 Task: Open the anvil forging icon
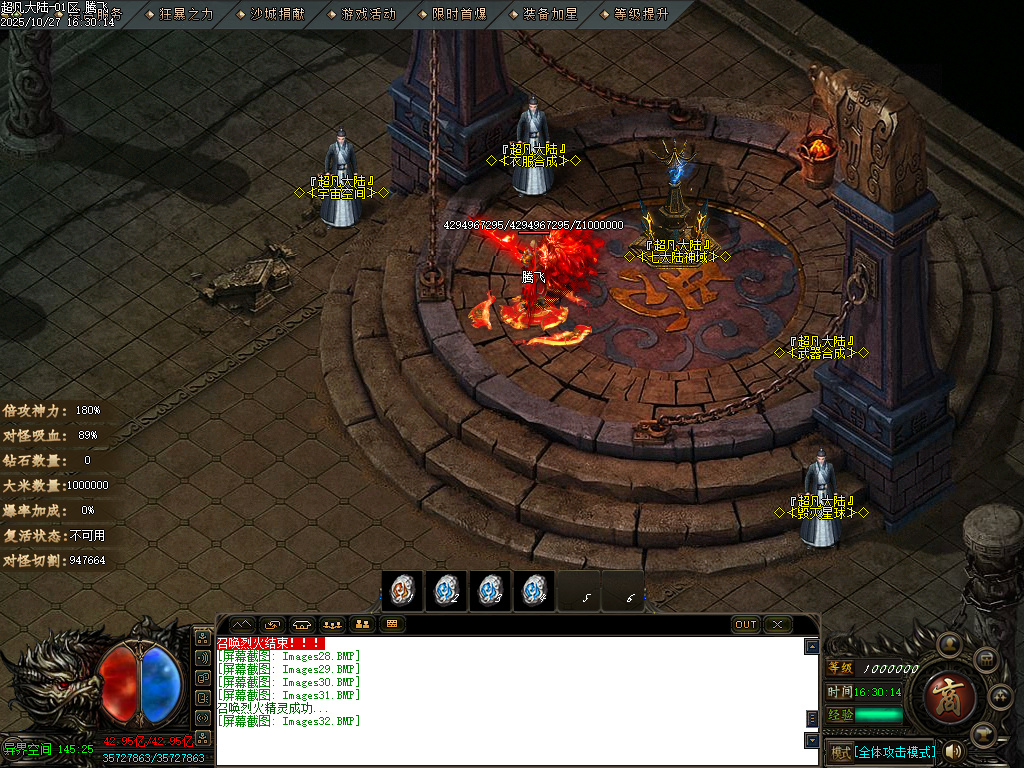point(986,733)
